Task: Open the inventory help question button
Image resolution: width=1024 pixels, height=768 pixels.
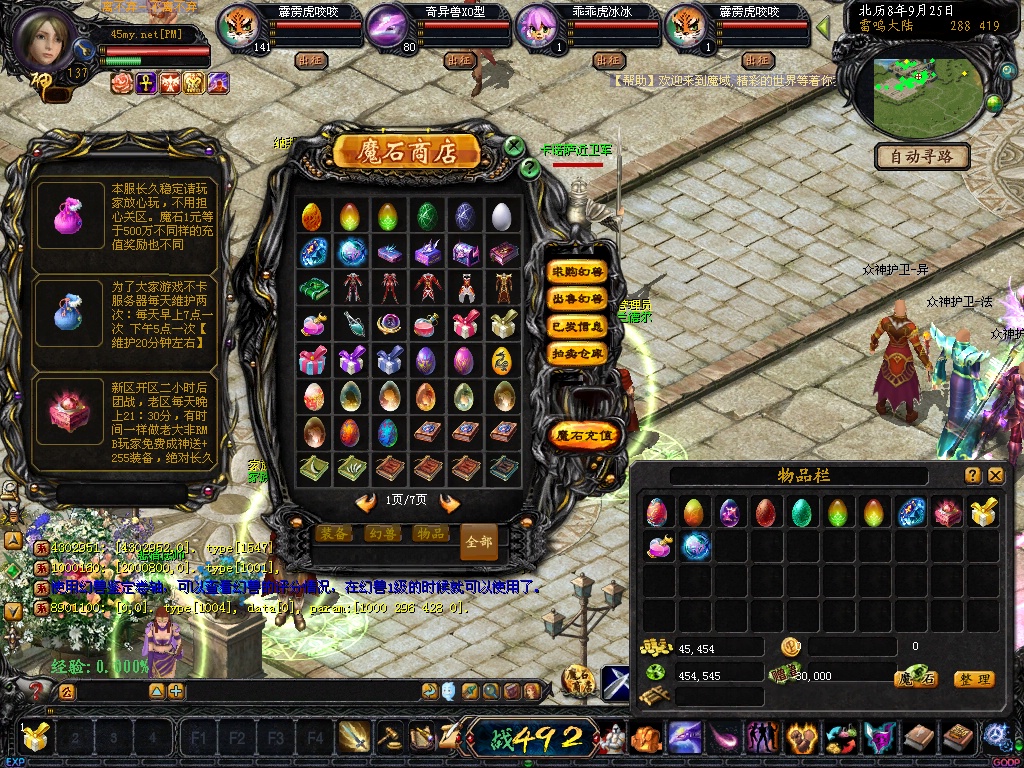Action: point(972,476)
